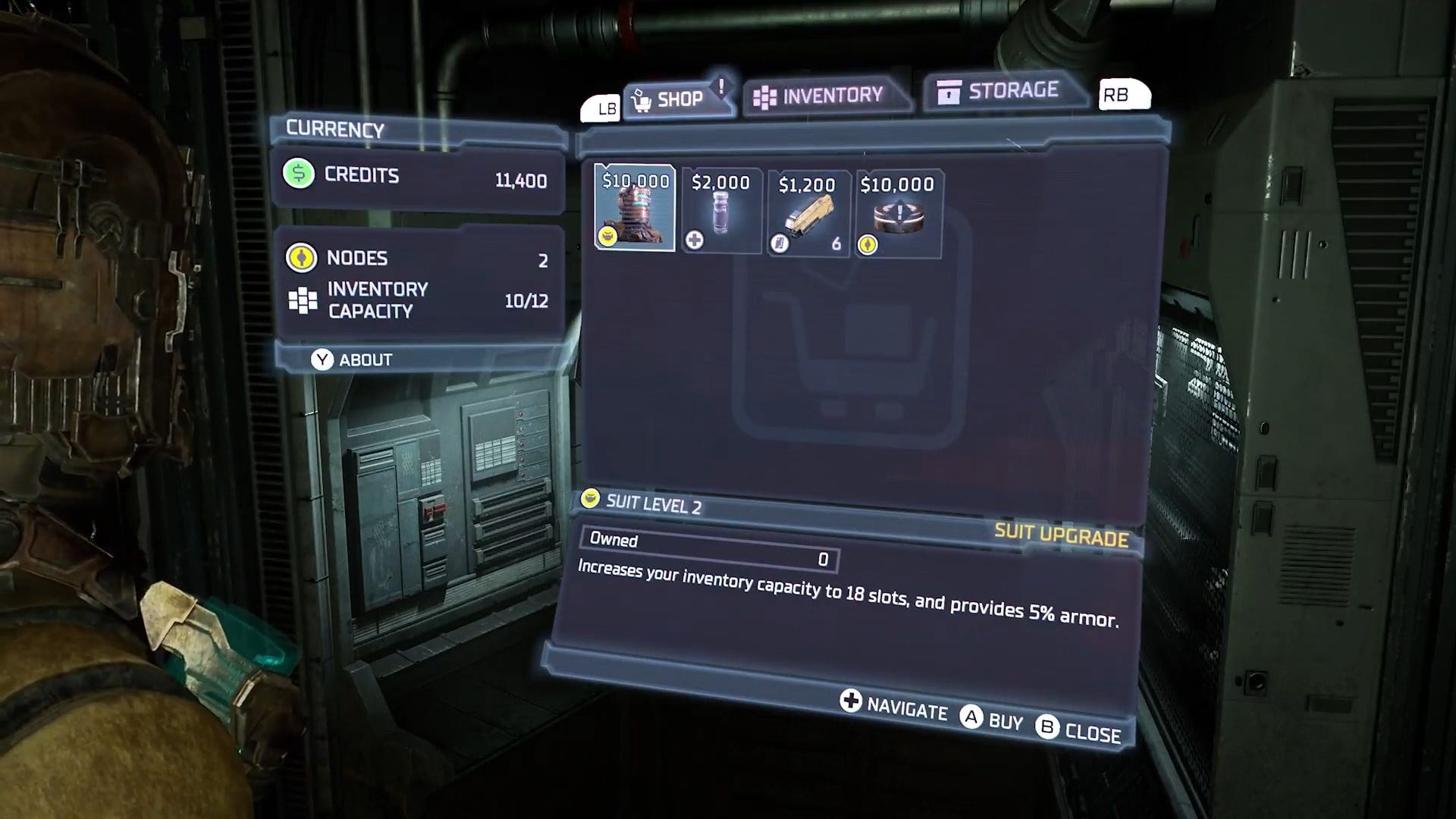Click the Nodes currency icon
This screenshot has height=819, width=1456.
tap(302, 258)
